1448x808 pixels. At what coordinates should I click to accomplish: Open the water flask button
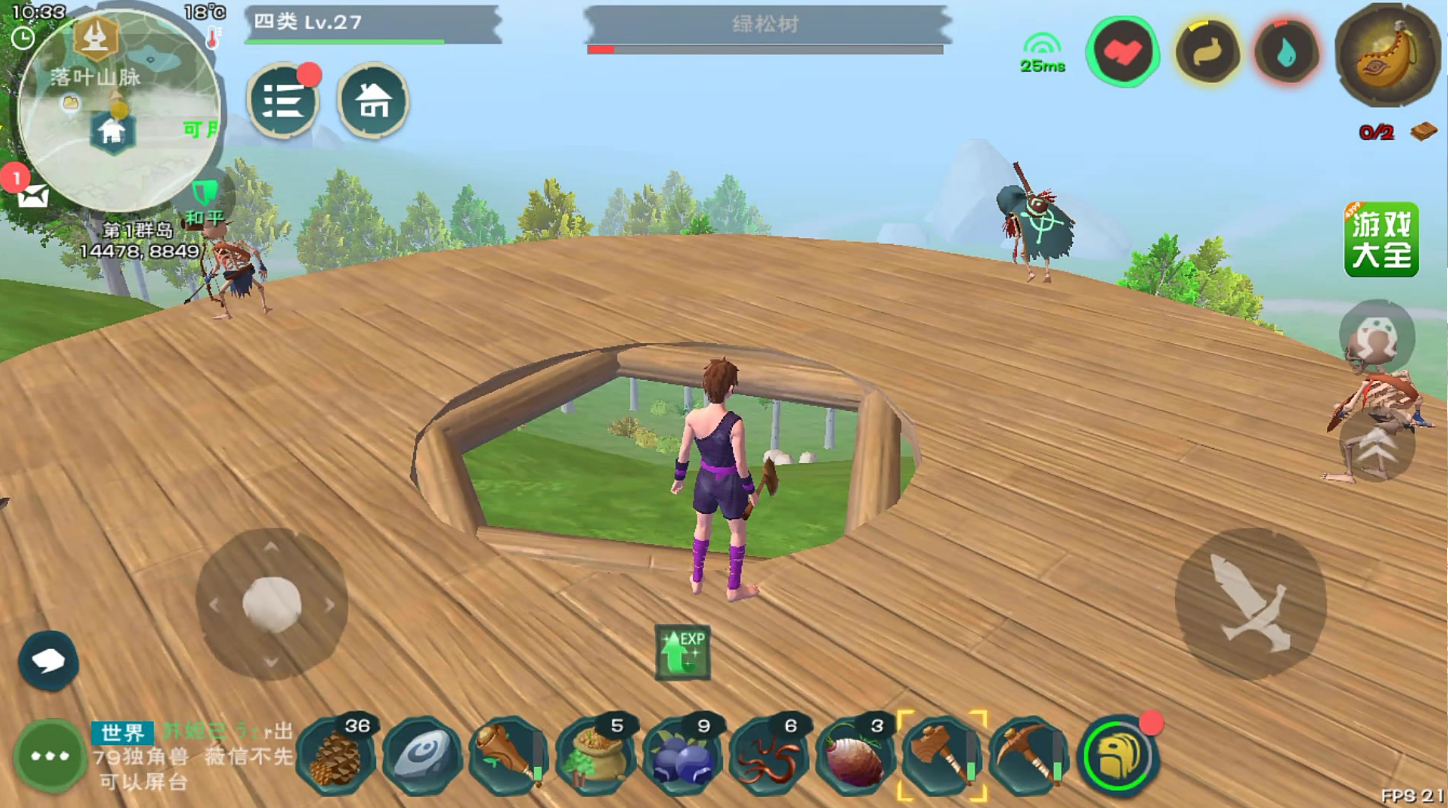1387,56
